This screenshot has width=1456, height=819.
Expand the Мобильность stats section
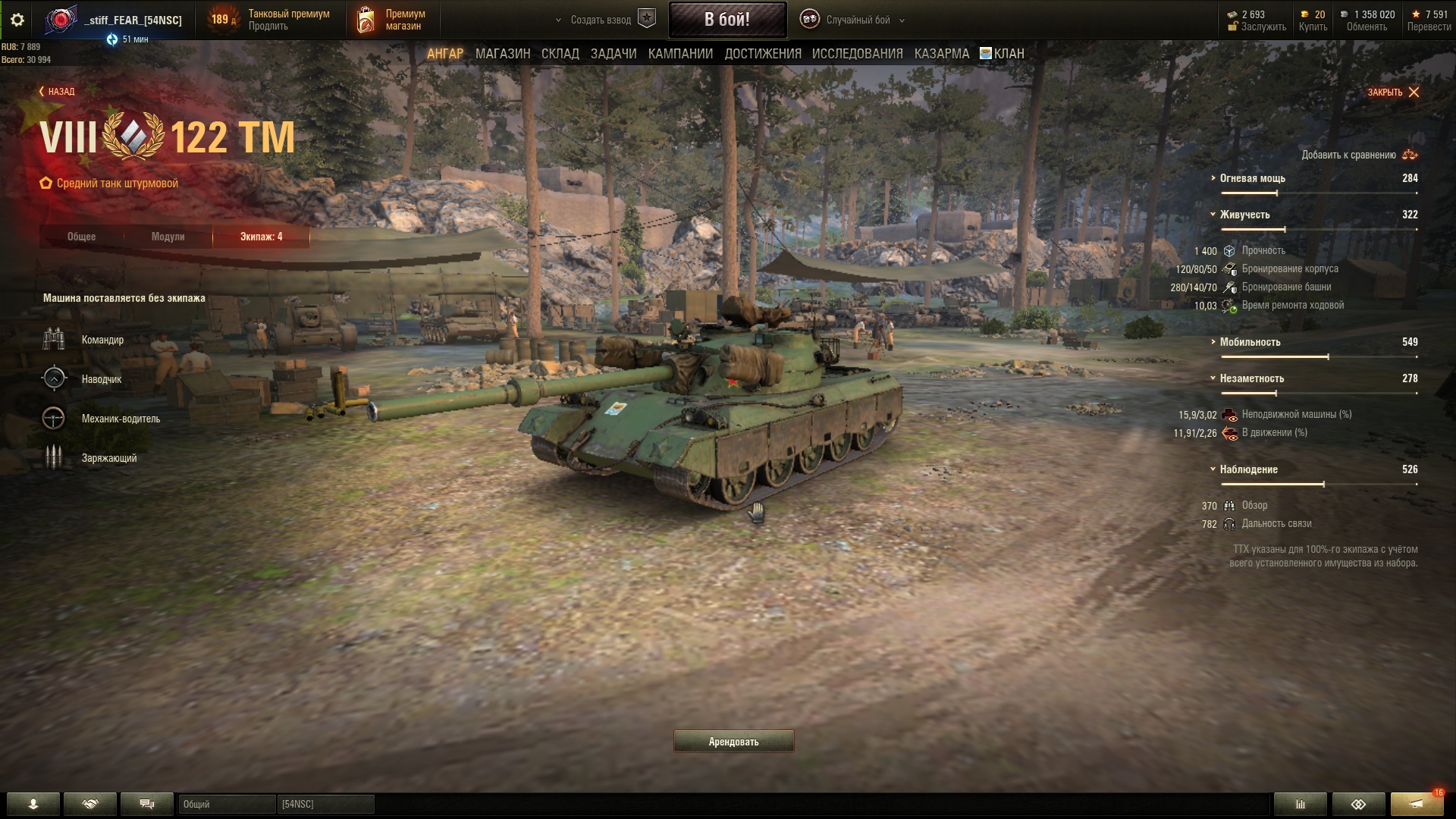point(1250,342)
